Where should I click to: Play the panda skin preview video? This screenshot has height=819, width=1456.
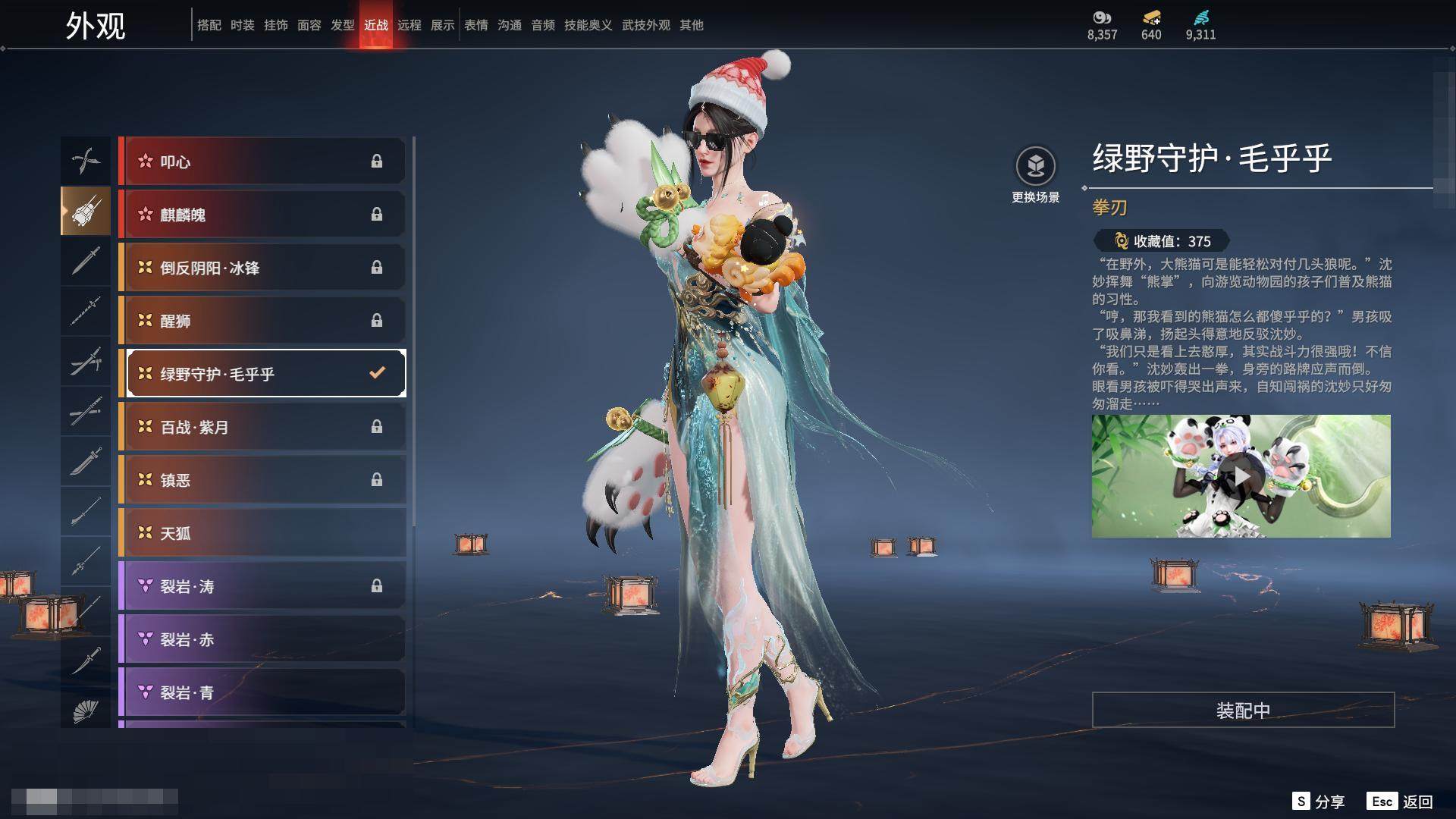1241,476
